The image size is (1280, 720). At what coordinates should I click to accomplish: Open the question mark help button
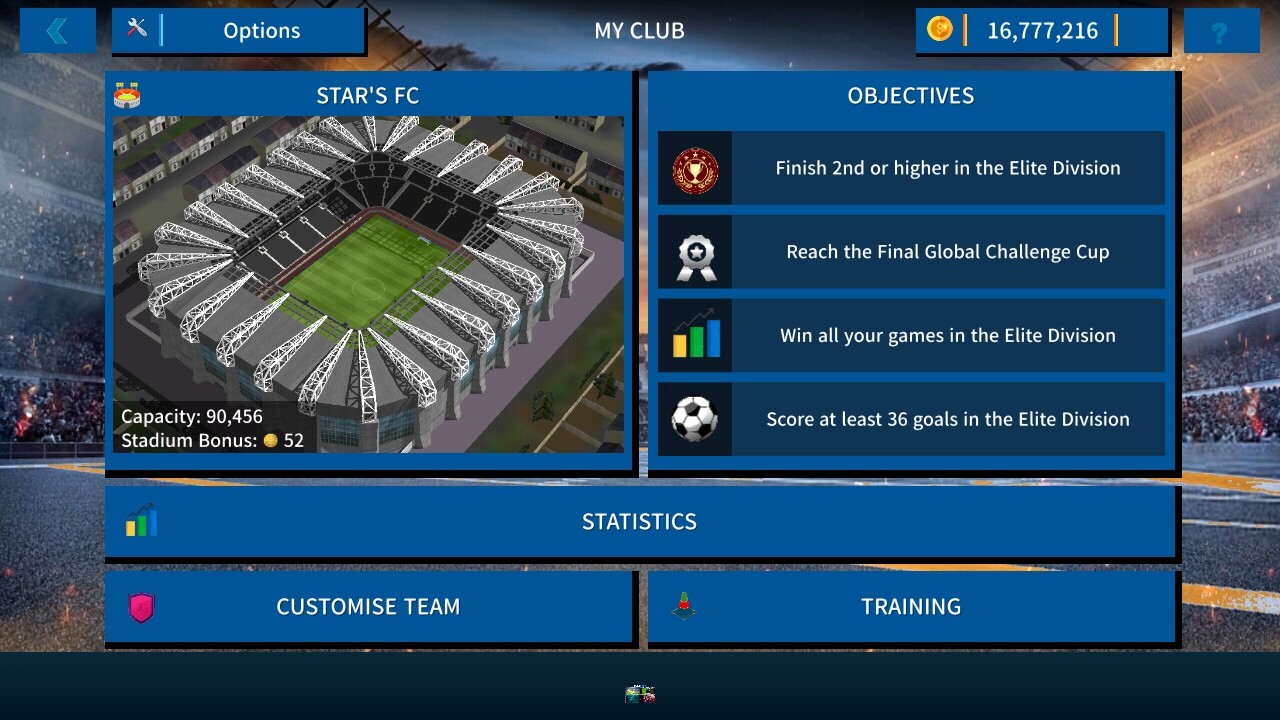tap(1220, 31)
